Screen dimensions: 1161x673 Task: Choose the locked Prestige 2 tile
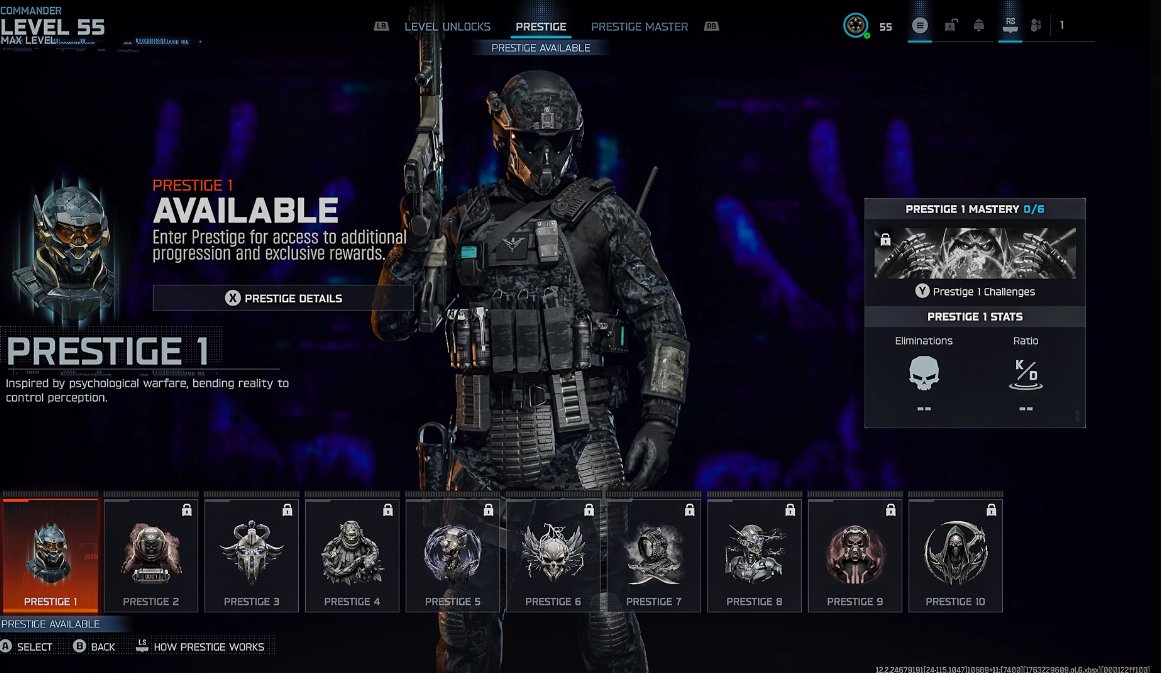pyautogui.click(x=151, y=555)
